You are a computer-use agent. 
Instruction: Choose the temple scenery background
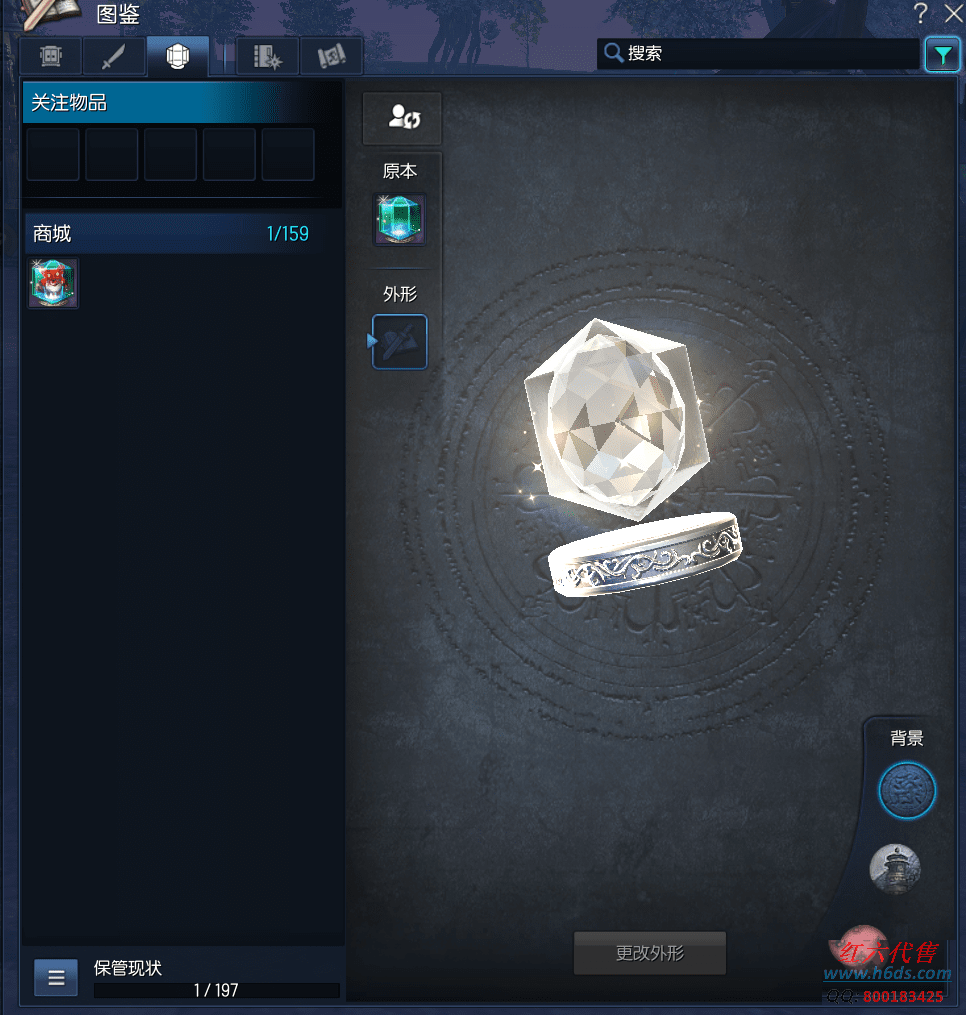895,868
